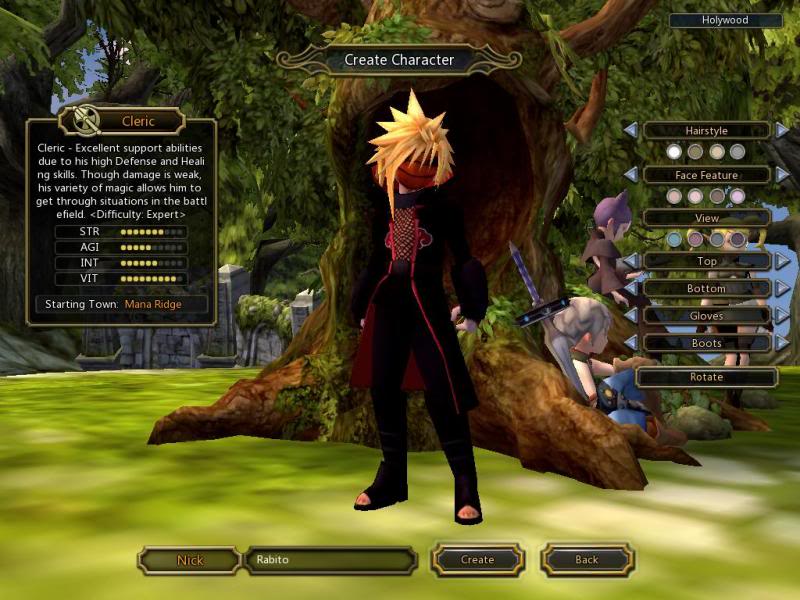Switch to next Bottom clothing option

tap(782, 289)
